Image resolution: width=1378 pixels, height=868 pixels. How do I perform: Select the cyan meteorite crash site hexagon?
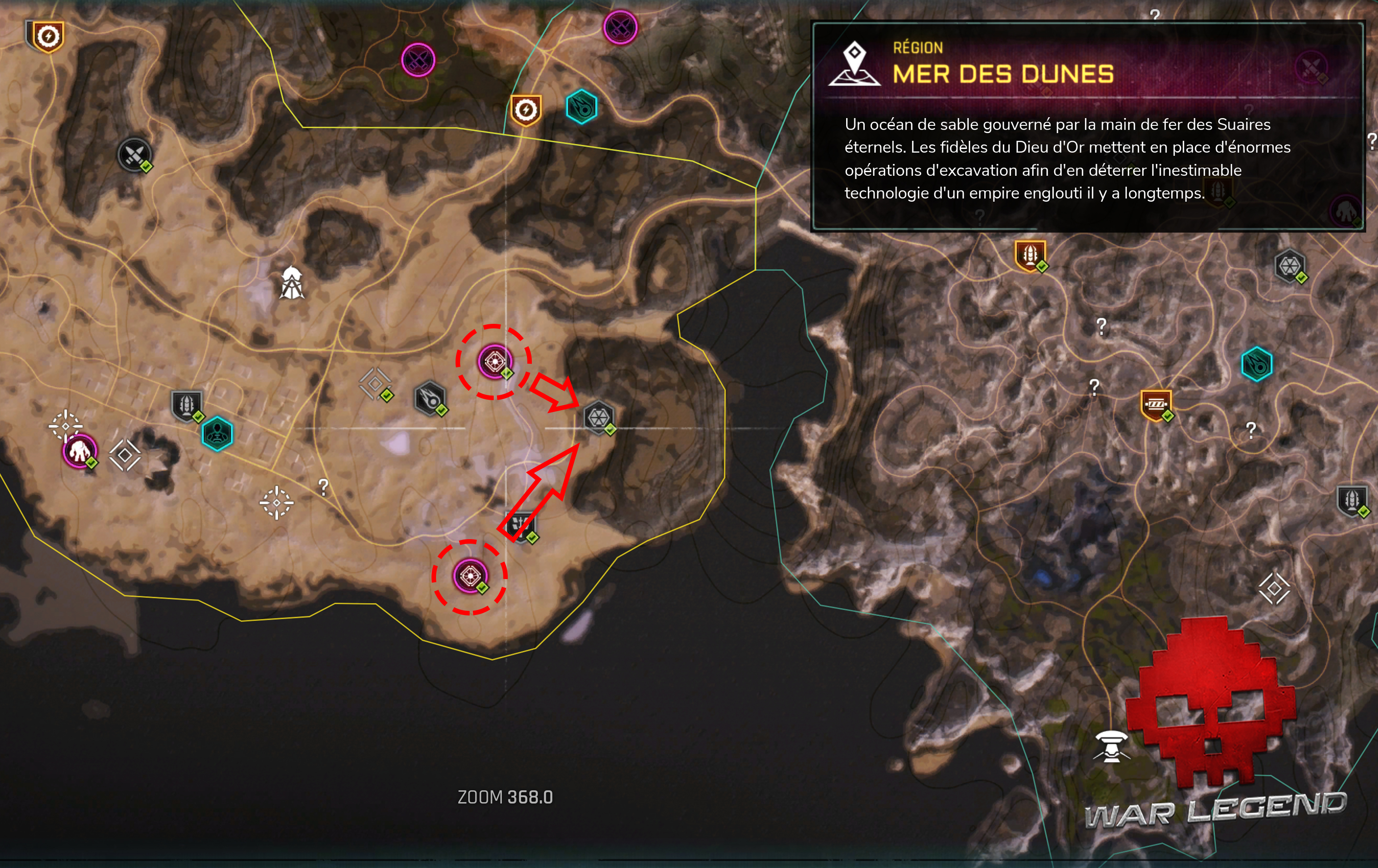click(x=581, y=106)
